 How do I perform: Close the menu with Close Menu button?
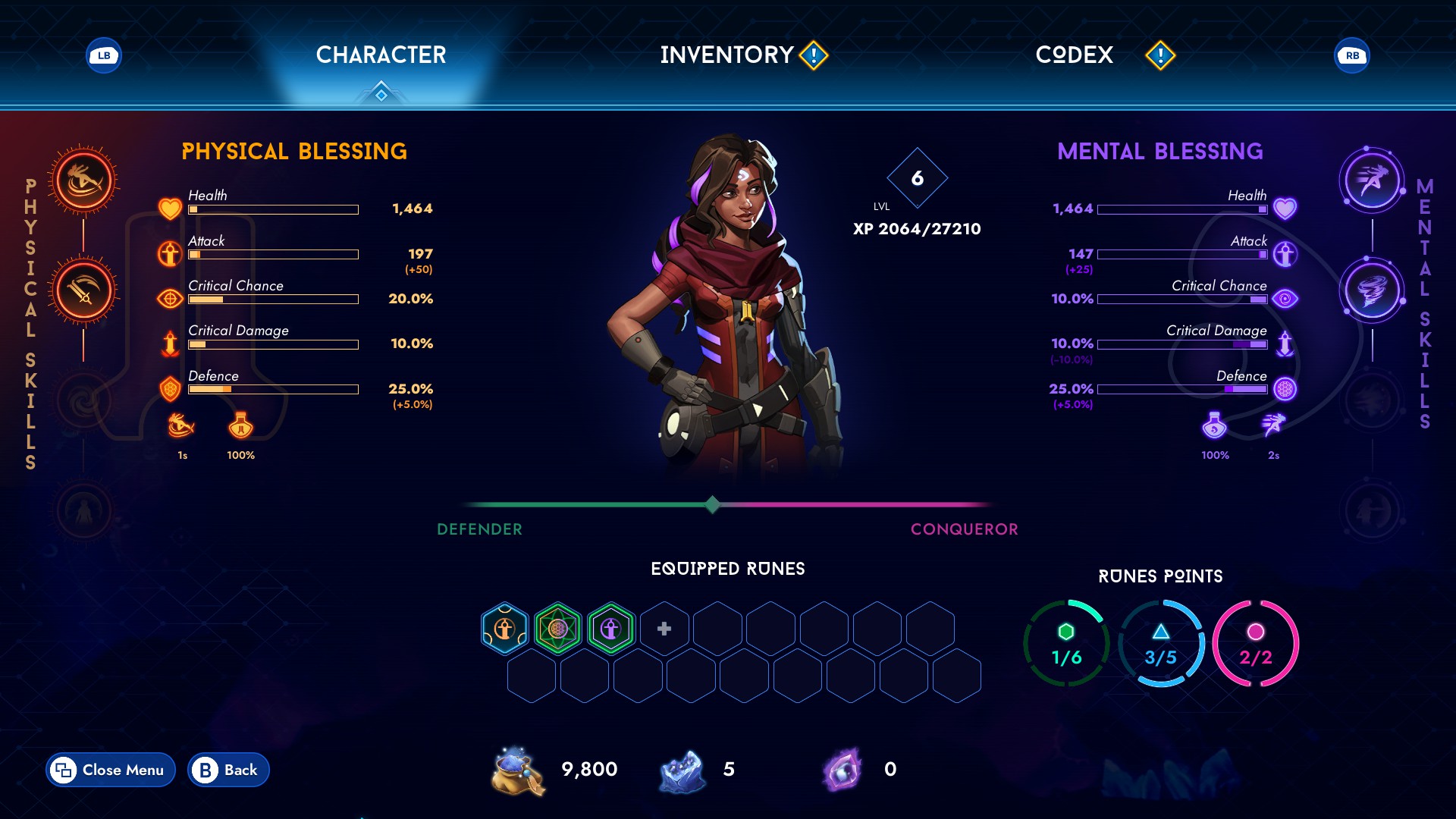pos(111,770)
